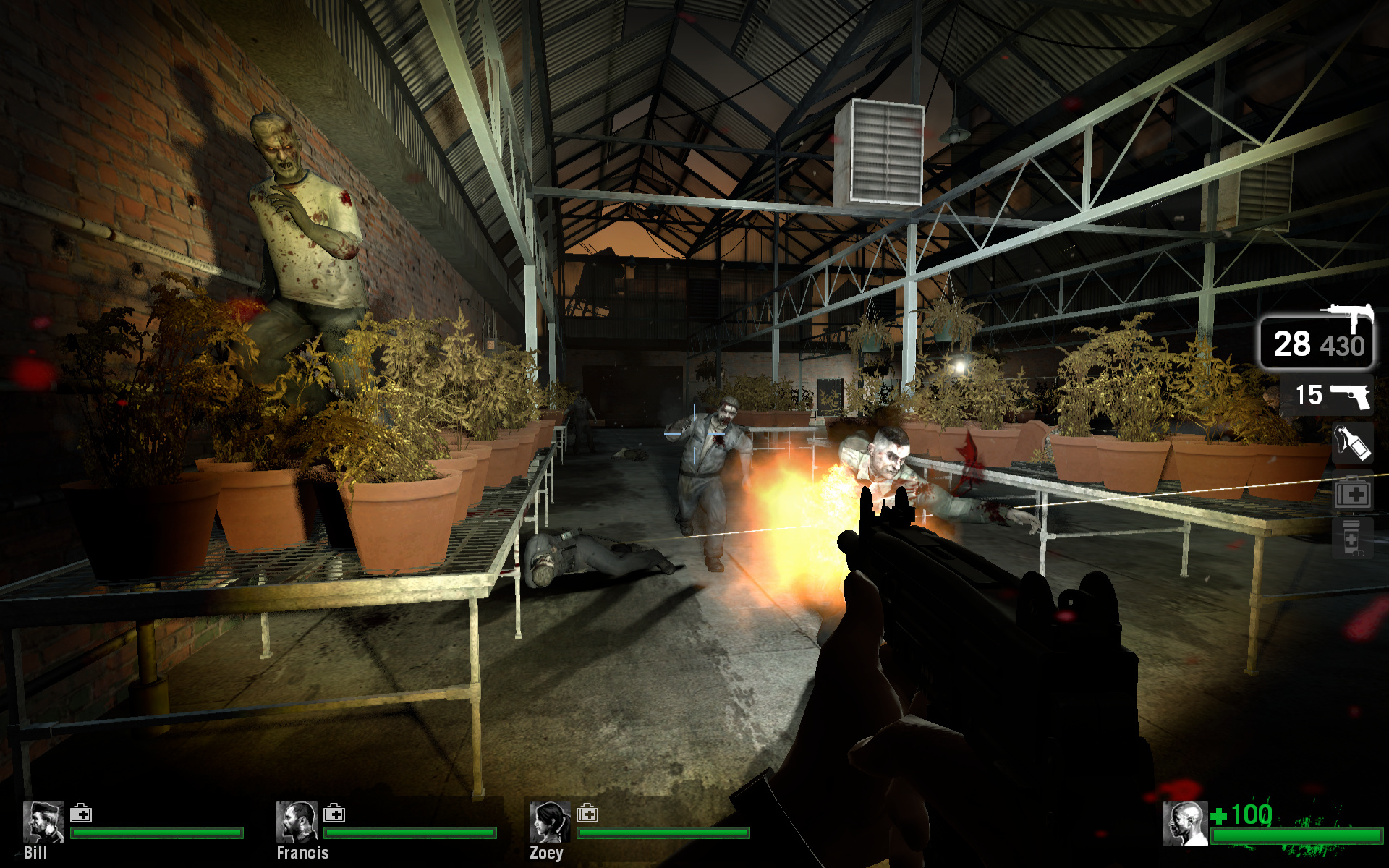Click Zoey's teammate portrait

[x=550, y=822]
